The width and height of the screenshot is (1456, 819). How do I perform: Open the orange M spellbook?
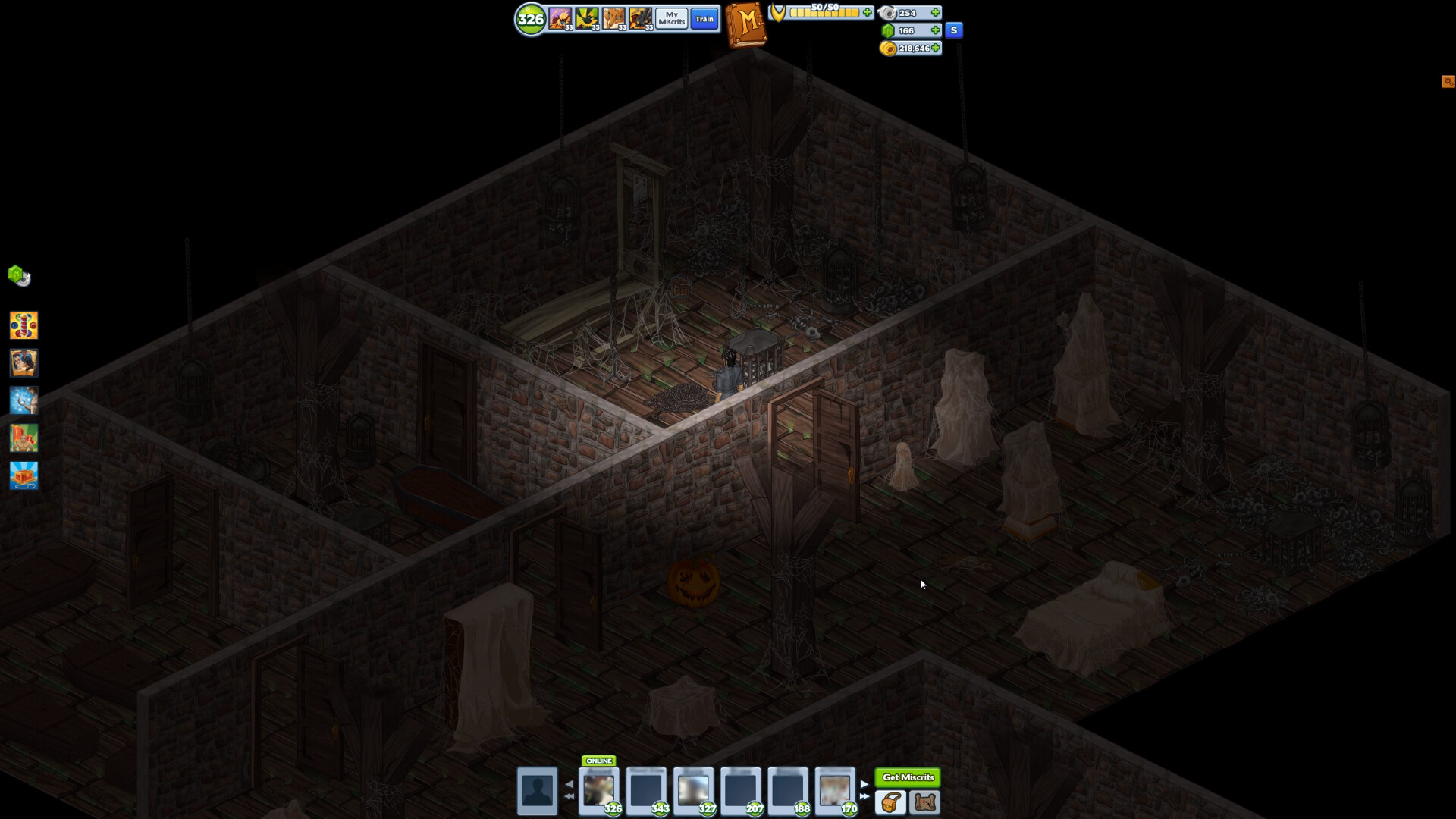(x=746, y=24)
